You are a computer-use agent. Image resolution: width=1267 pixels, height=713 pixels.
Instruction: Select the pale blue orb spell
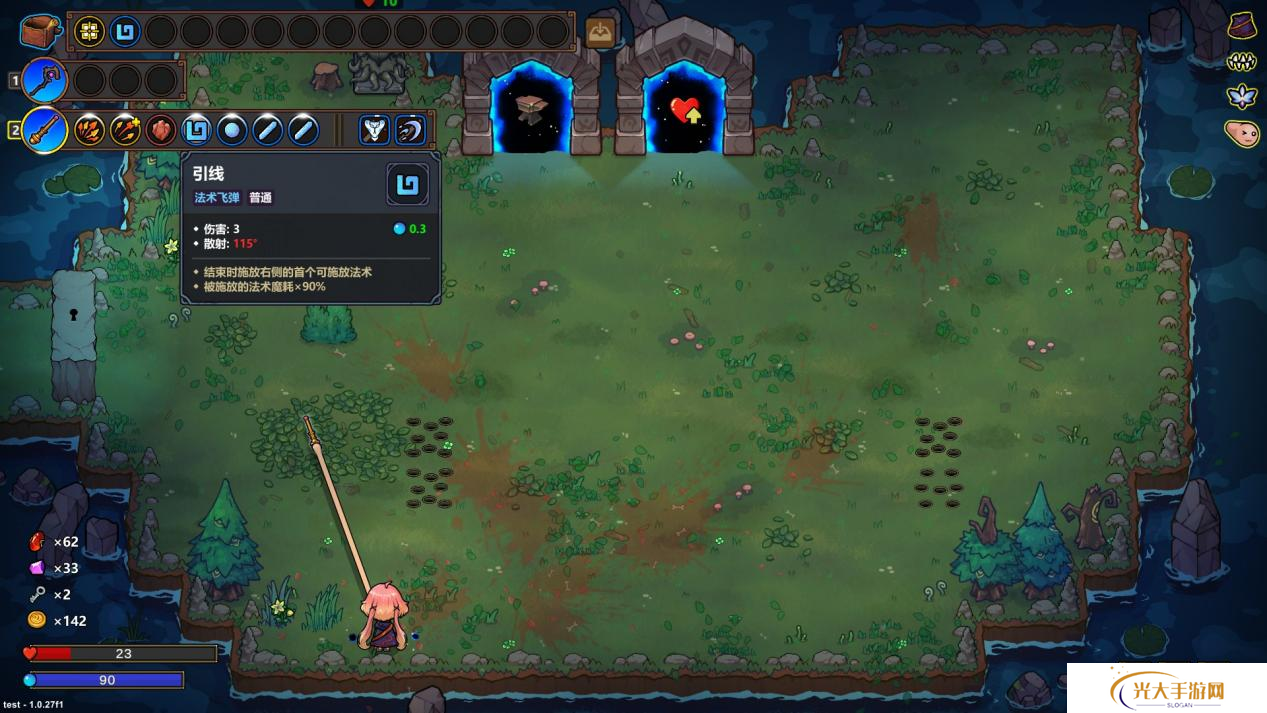coord(232,130)
